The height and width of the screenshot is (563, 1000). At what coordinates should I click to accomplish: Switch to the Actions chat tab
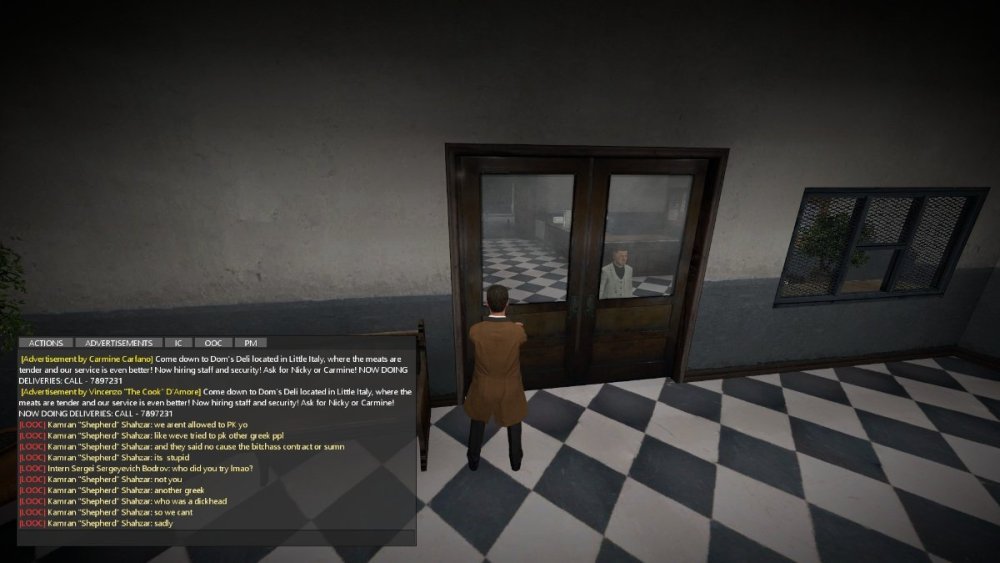coord(46,343)
